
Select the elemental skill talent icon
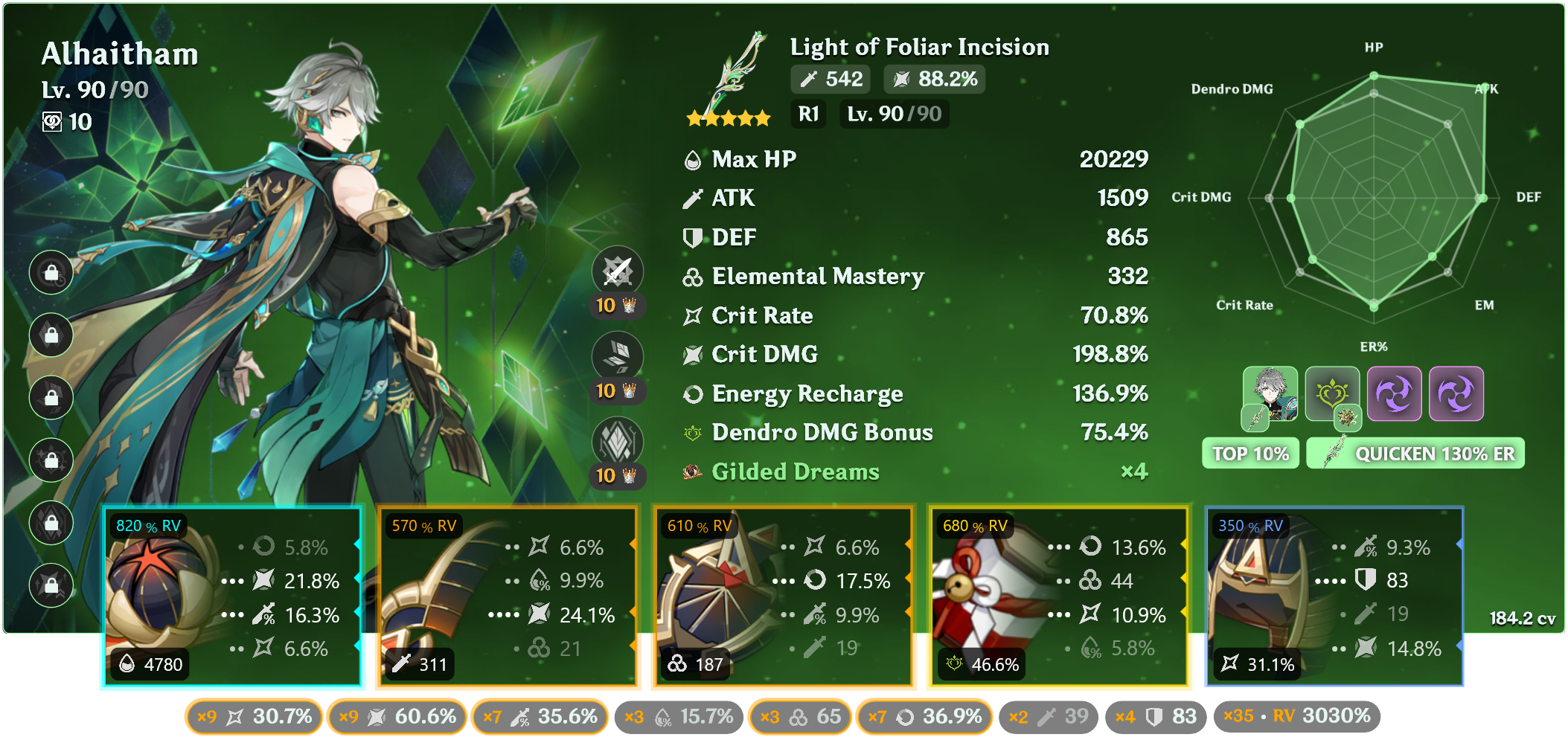click(617, 356)
